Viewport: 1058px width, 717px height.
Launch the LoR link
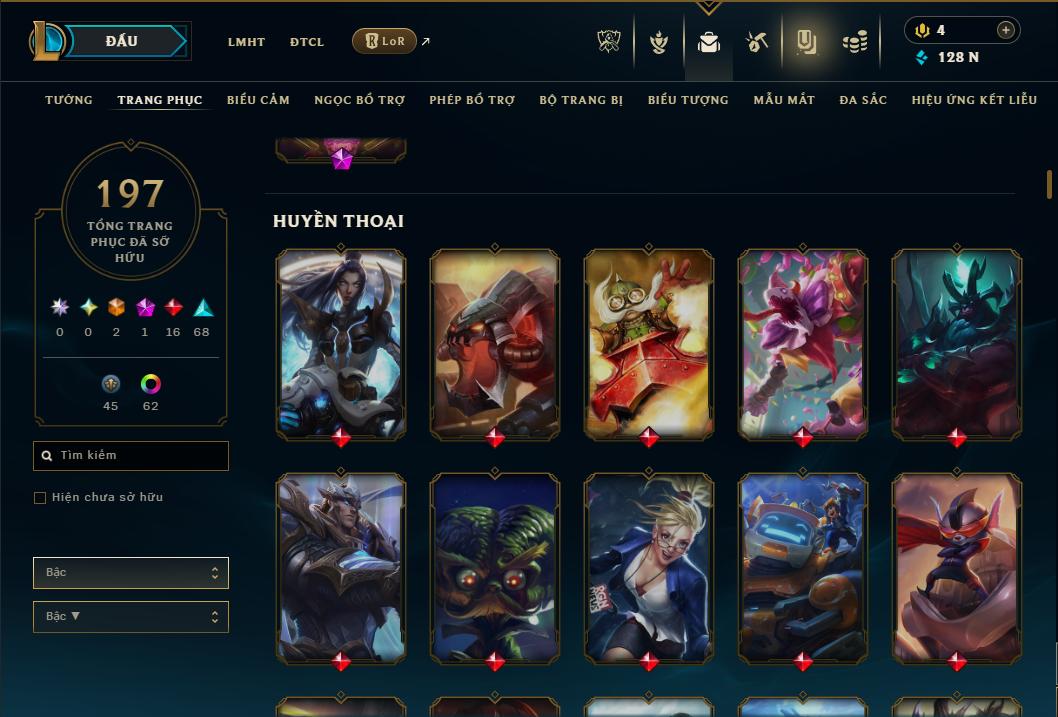[384, 41]
